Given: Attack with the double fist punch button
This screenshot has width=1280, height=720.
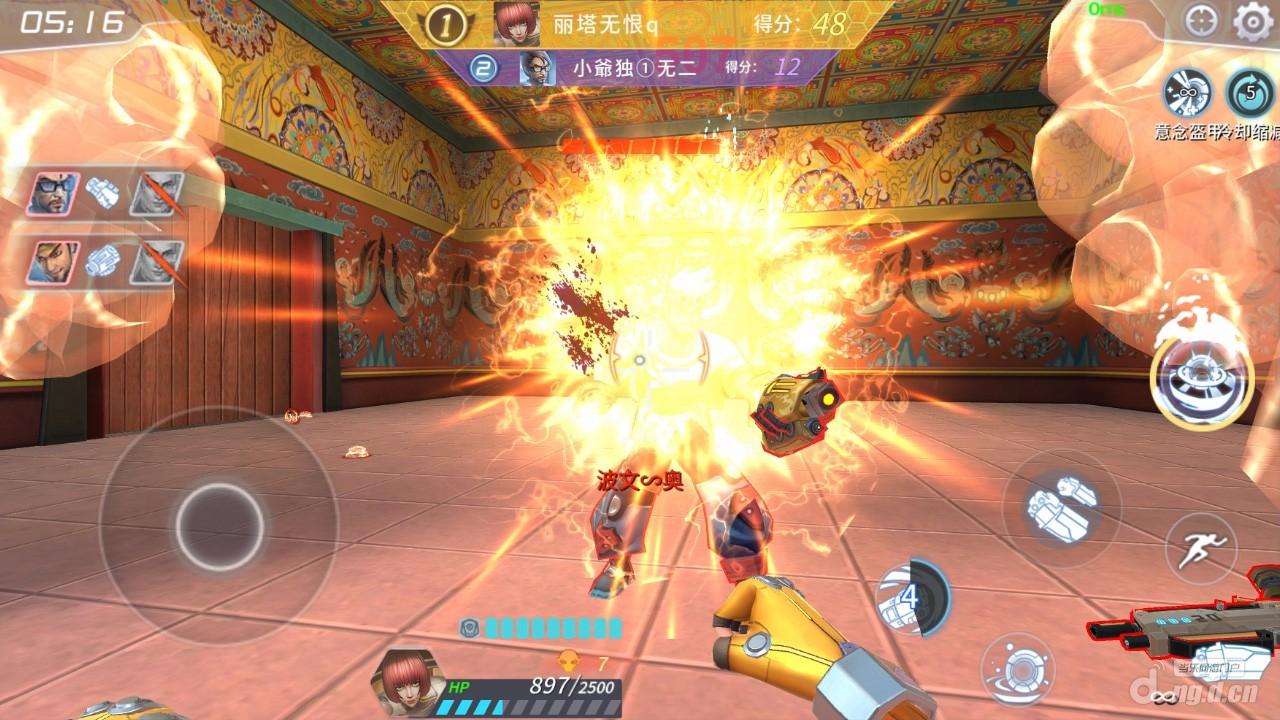Looking at the screenshot, I should [1061, 508].
